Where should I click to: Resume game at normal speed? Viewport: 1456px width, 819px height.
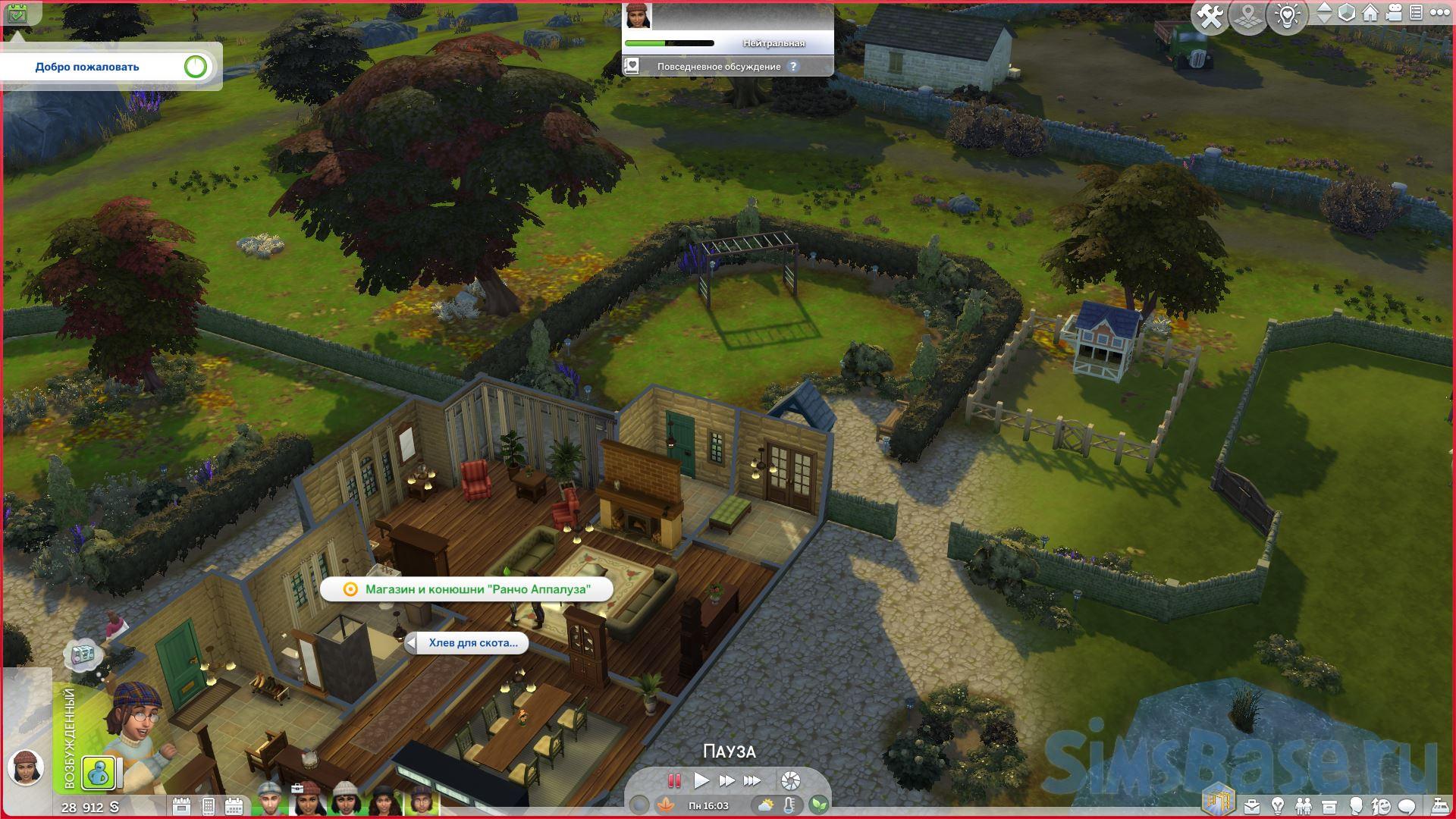[x=701, y=780]
